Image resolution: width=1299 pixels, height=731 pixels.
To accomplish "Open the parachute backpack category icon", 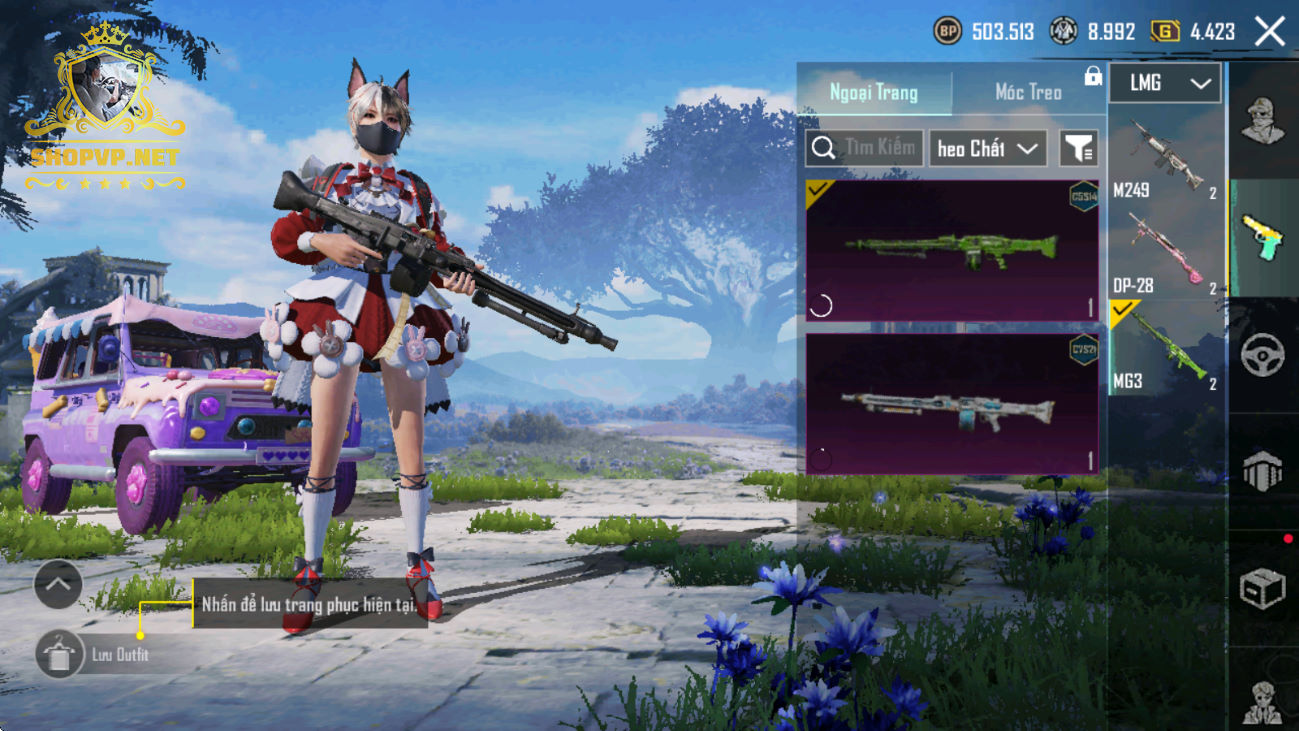I will coord(1262,471).
